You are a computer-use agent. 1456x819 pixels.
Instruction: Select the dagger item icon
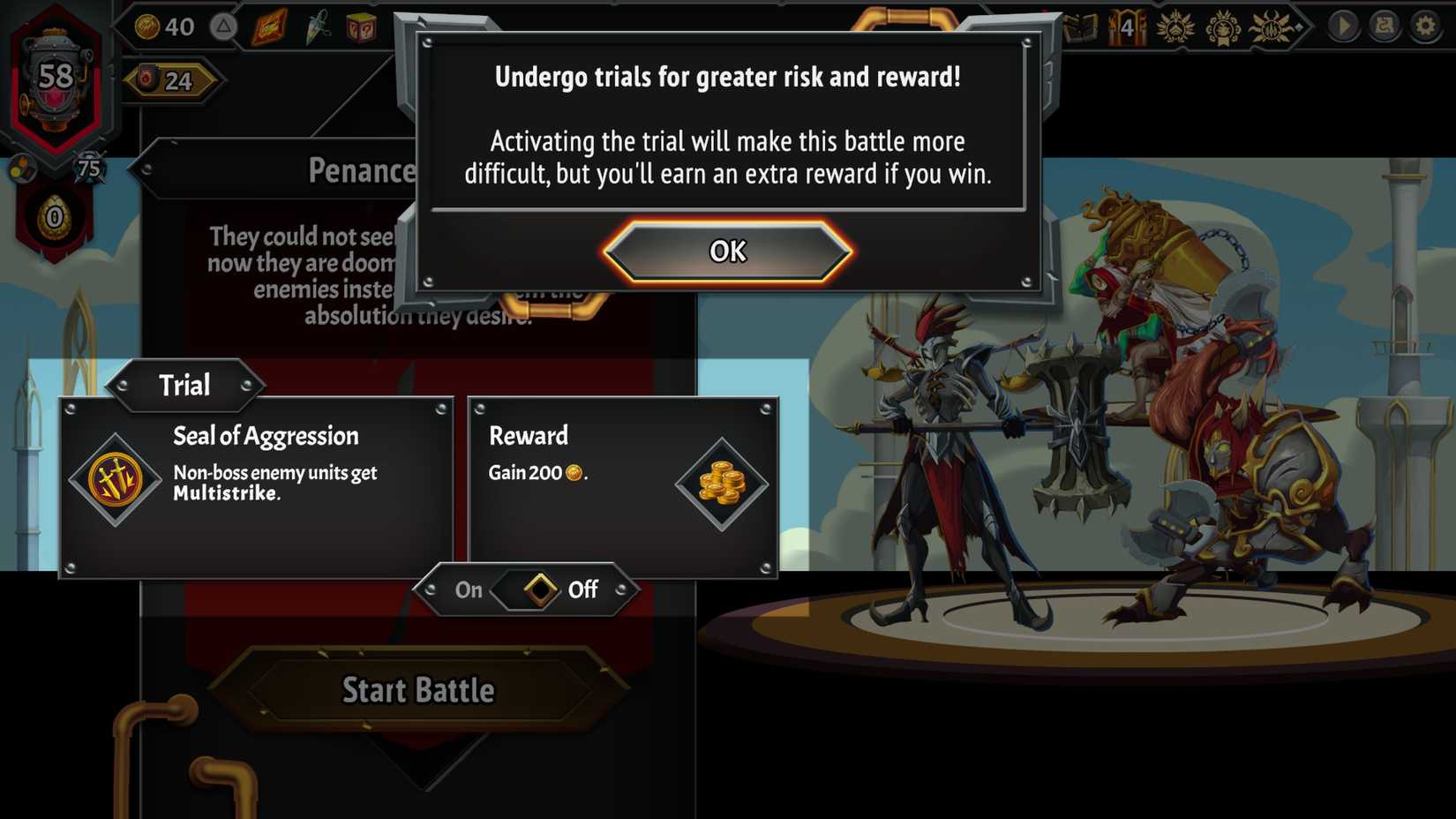click(x=316, y=26)
